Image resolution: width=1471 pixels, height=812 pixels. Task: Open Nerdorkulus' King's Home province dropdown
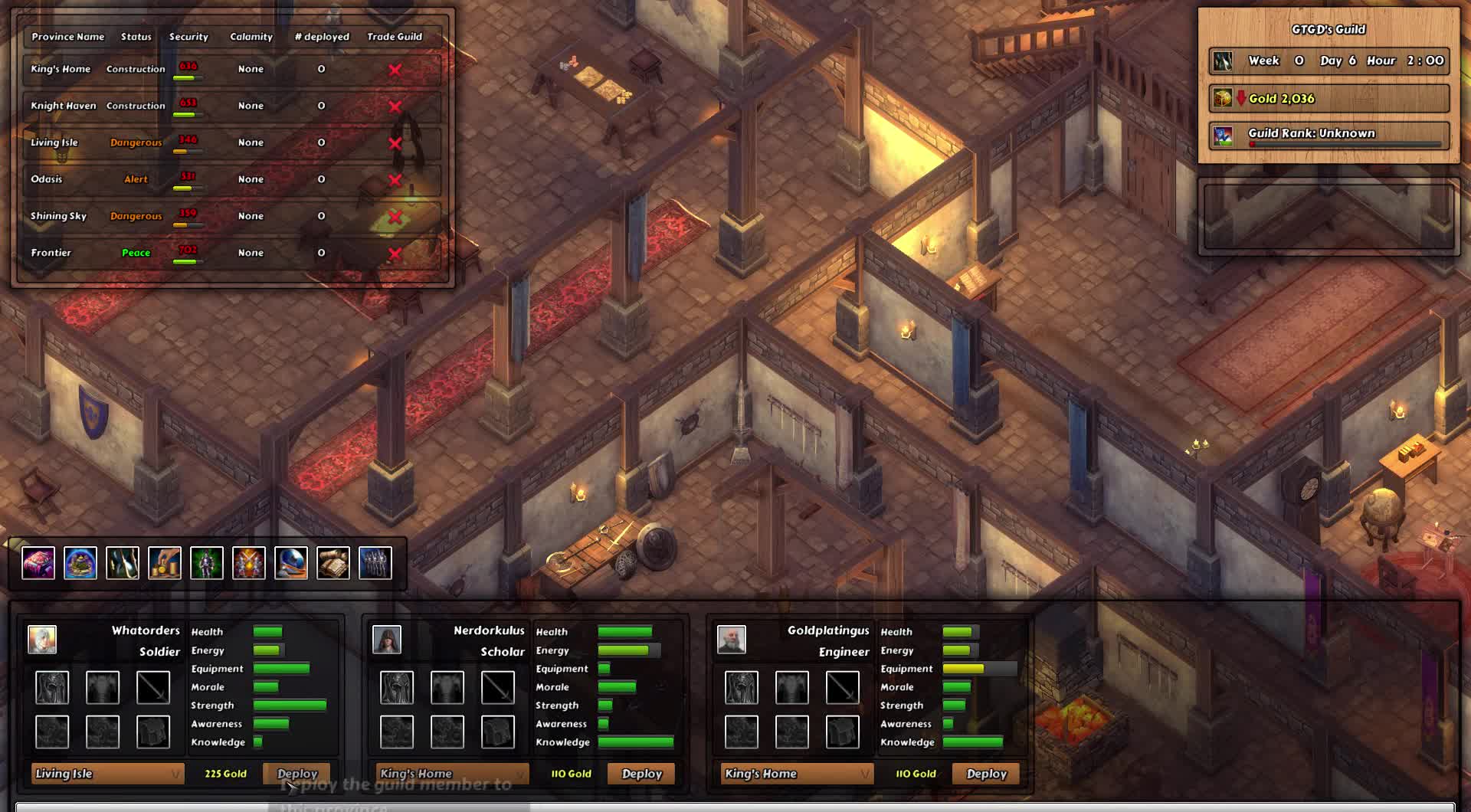pyautogui.click(x=452, y=774)
